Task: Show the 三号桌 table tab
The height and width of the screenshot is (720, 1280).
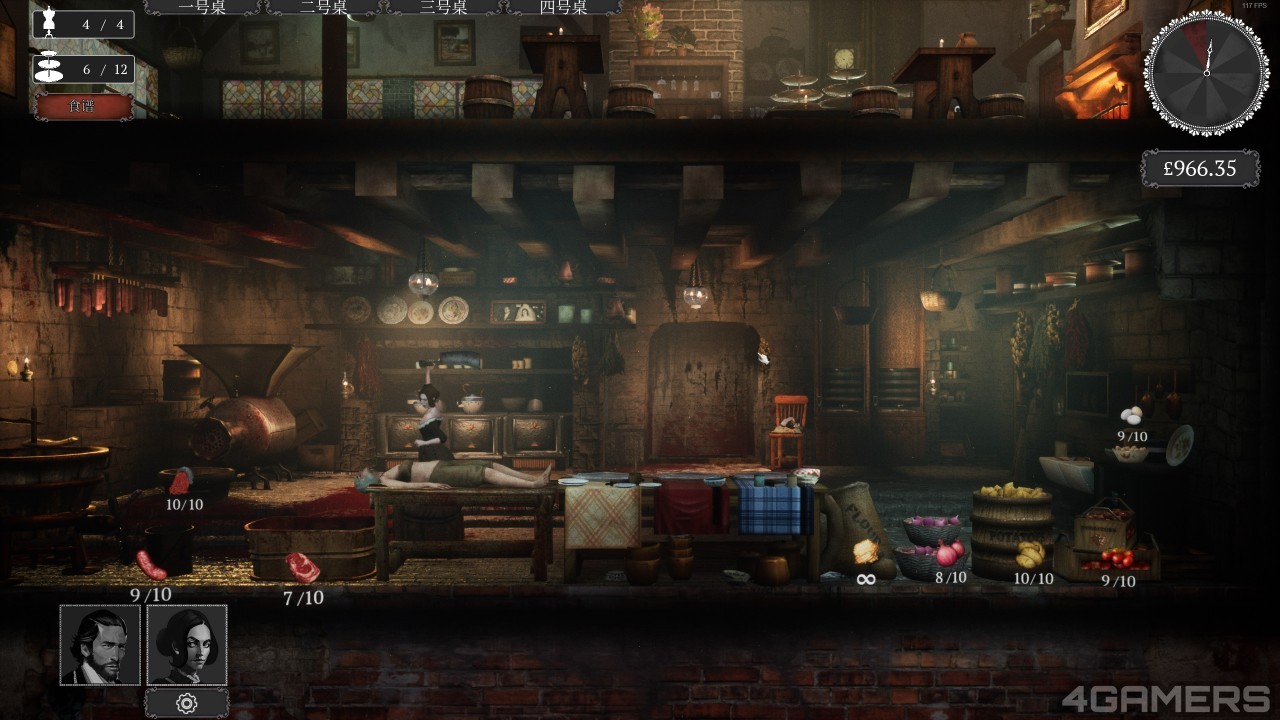Action: pyautogui.click(x=444, y=8)
